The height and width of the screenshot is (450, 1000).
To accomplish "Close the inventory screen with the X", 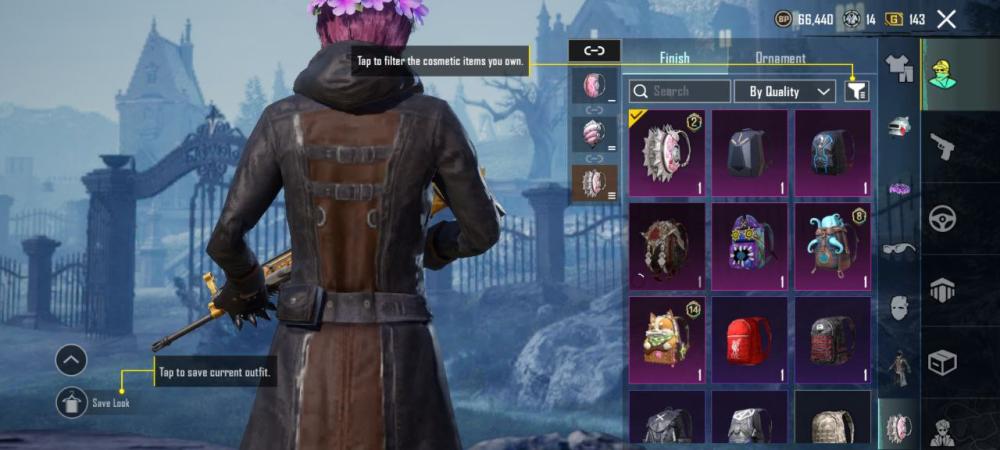I will click(946, 19).
